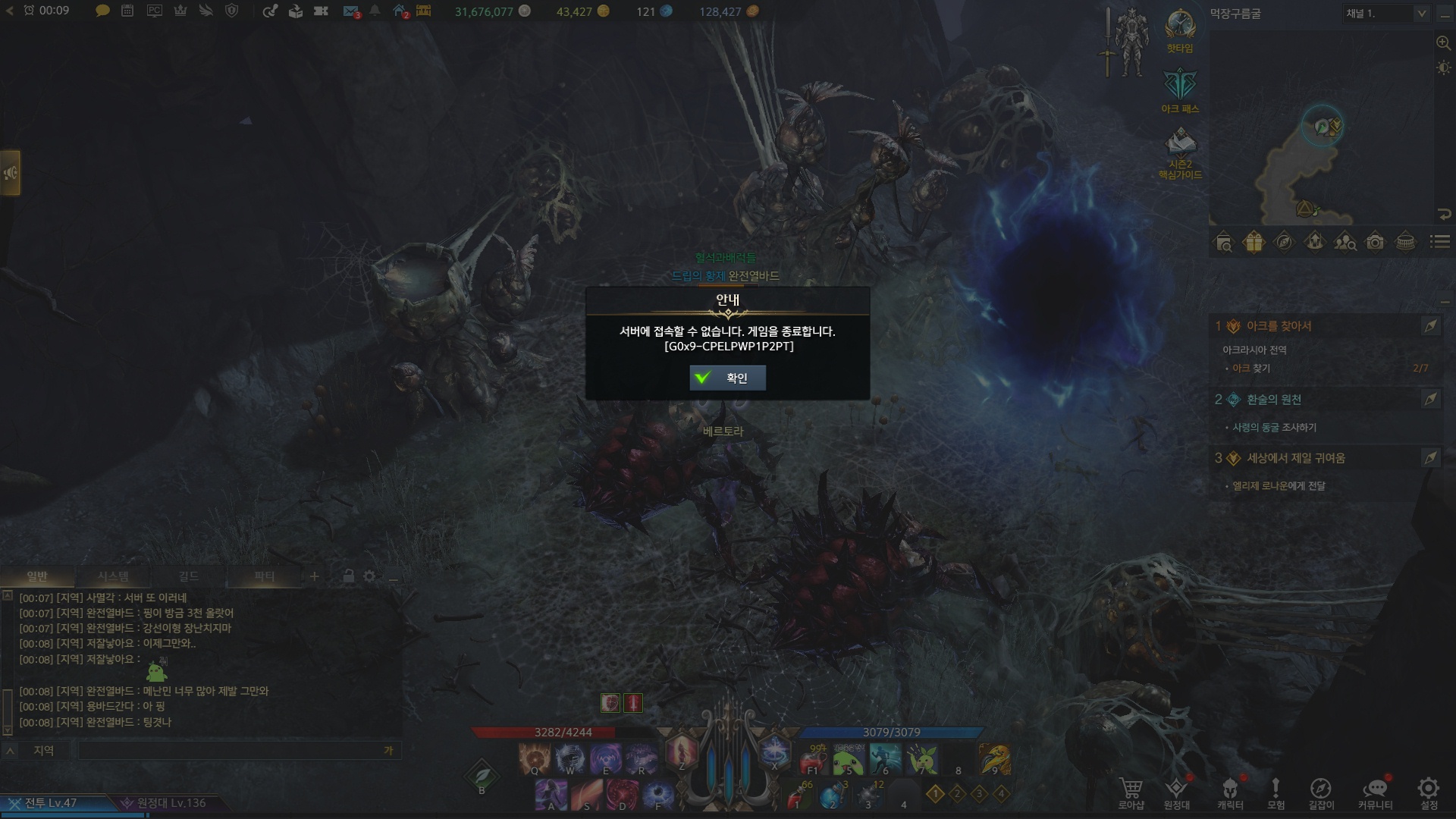This screenshot has width=1456, height=819.
Task: Open the 캐릭터 character menu
Action: (1230, 792)
